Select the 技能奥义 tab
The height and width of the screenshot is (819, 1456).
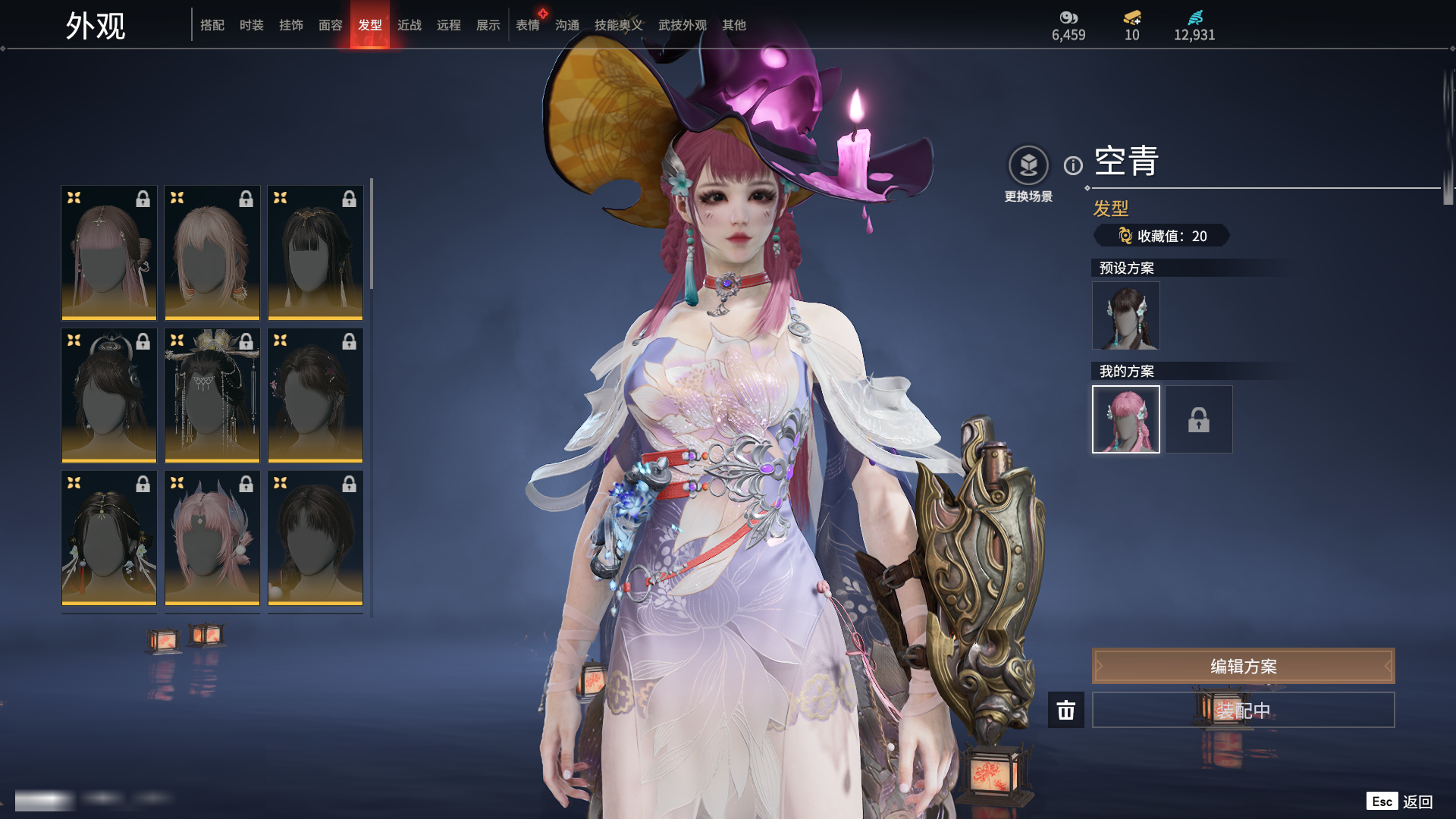pyautogui.click(x=618, y=25)
